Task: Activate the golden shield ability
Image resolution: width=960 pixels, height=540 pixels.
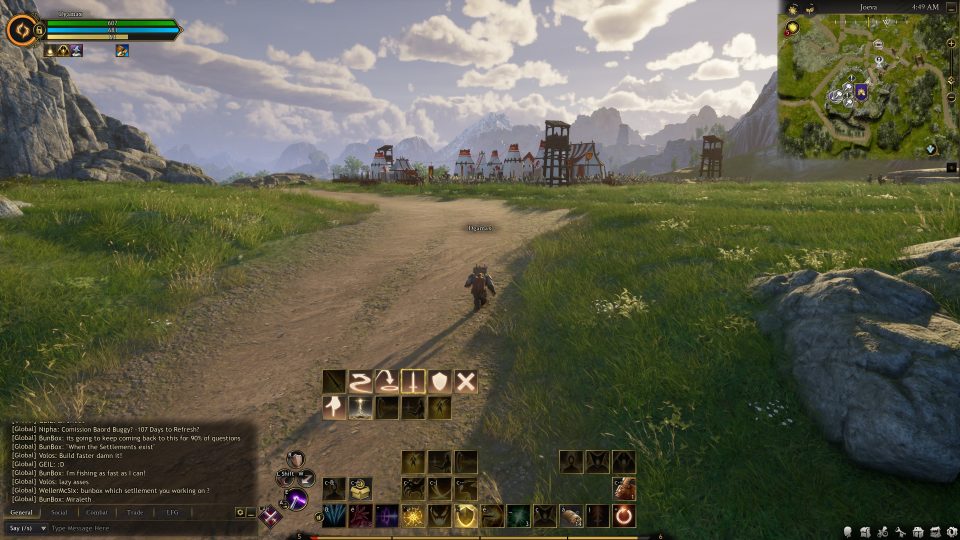Action: tap(464, 516)
